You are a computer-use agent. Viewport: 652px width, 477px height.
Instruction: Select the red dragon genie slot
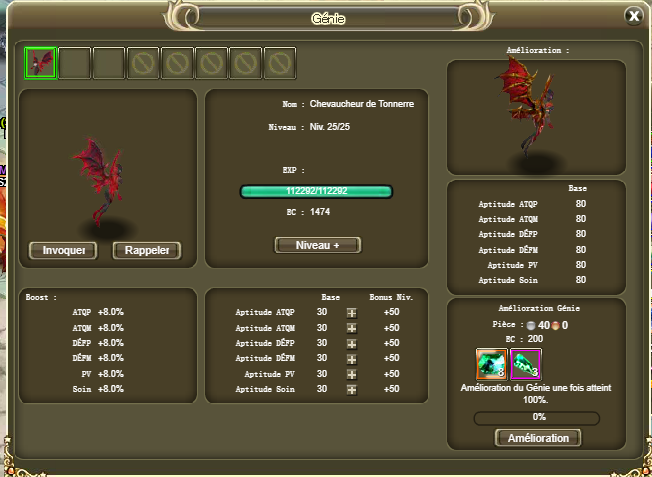(x=40, y=63)
